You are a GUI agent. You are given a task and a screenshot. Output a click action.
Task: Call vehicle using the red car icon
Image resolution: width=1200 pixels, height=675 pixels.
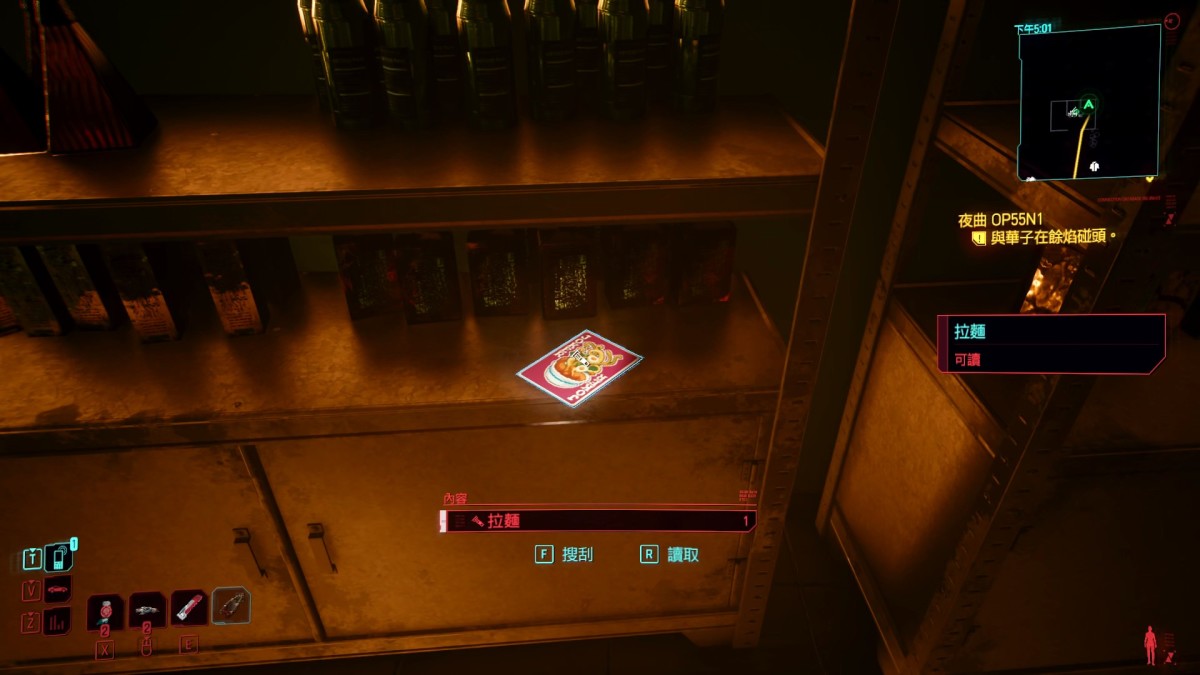[x=58, y=589]
